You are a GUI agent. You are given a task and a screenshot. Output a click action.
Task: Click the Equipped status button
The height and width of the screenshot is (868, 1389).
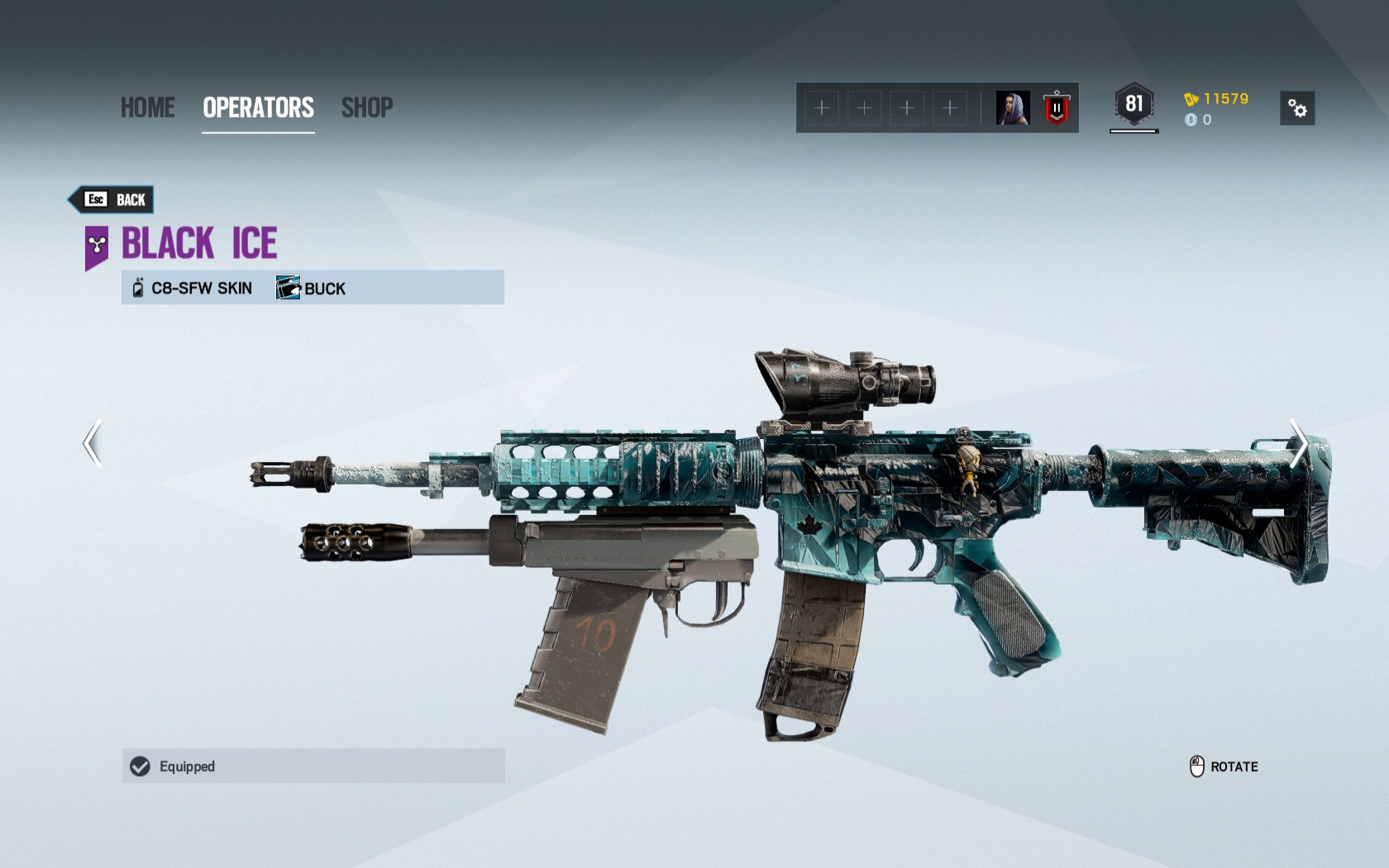(x=313, y=766)
